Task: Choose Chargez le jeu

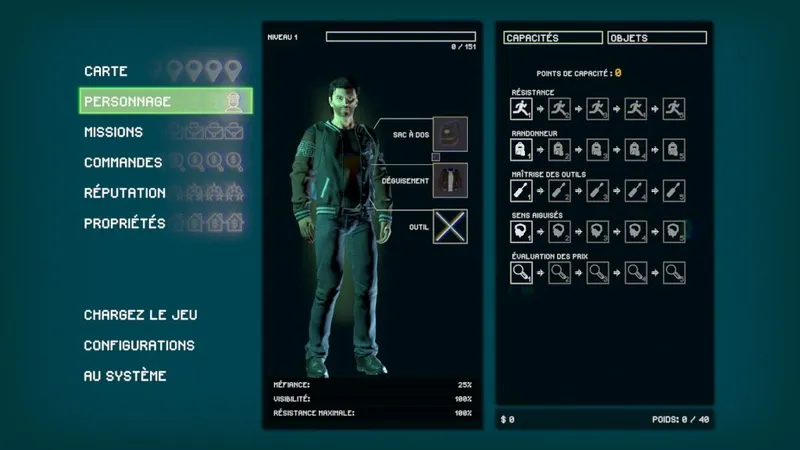Action: coord(141,315)
